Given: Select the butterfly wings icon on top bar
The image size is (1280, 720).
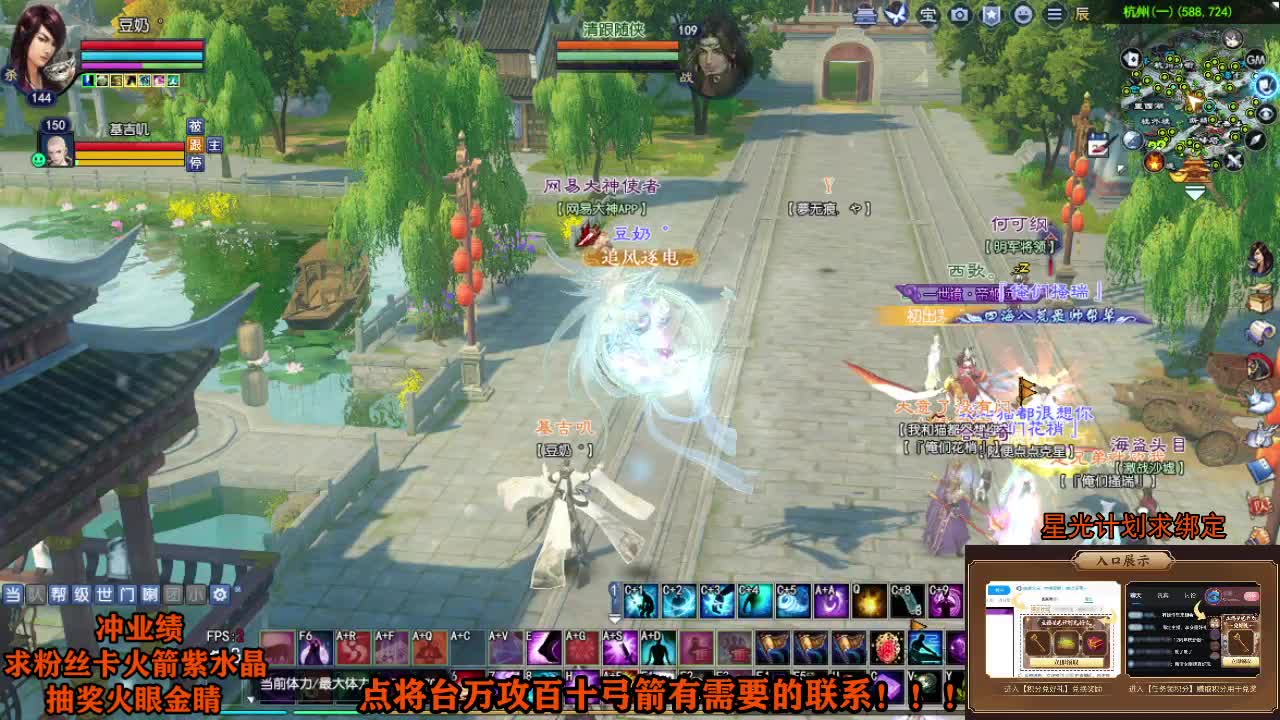Looking at the screenshot, I should [897, 13].
